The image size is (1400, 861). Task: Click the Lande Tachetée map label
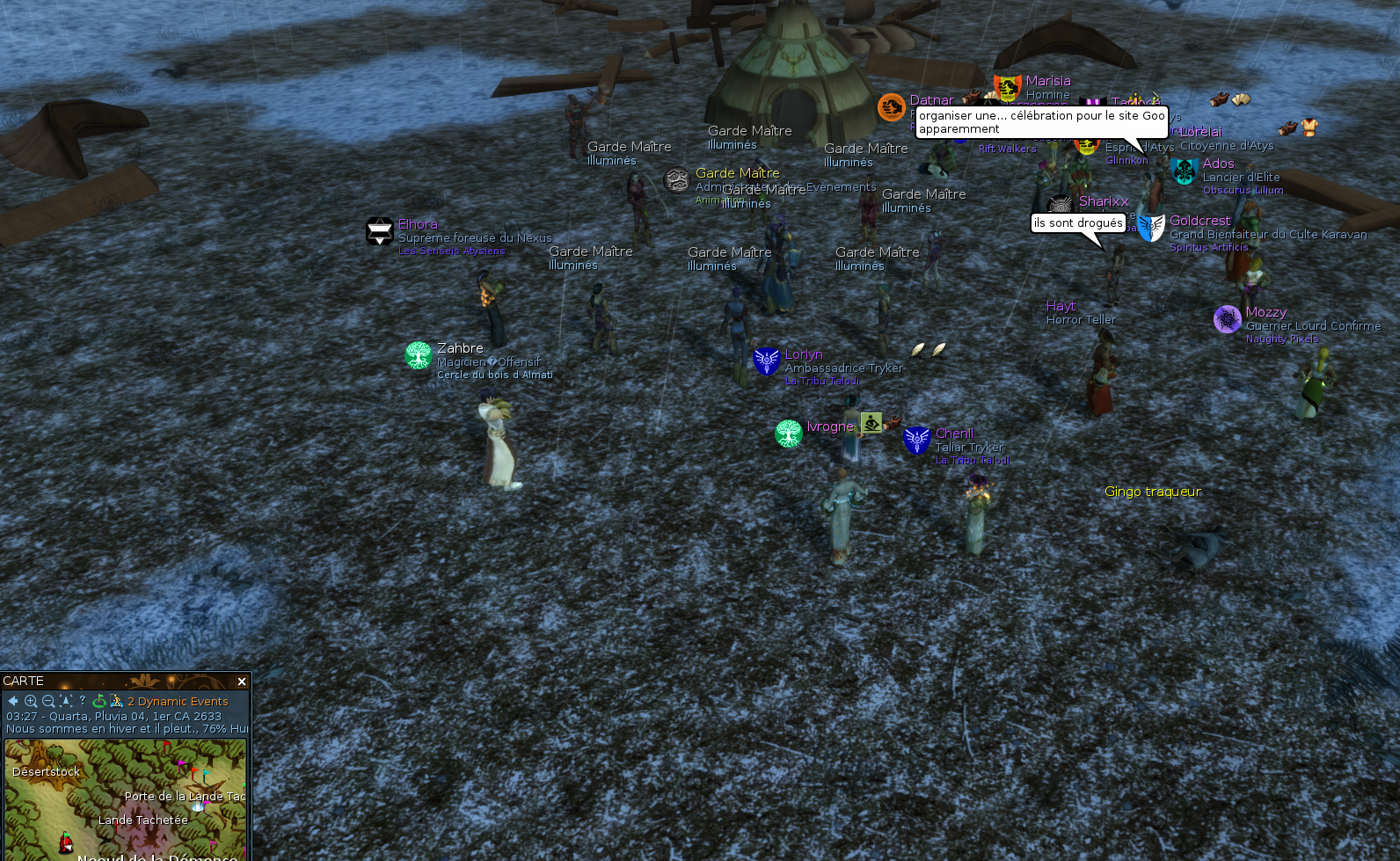pos(143,821)
